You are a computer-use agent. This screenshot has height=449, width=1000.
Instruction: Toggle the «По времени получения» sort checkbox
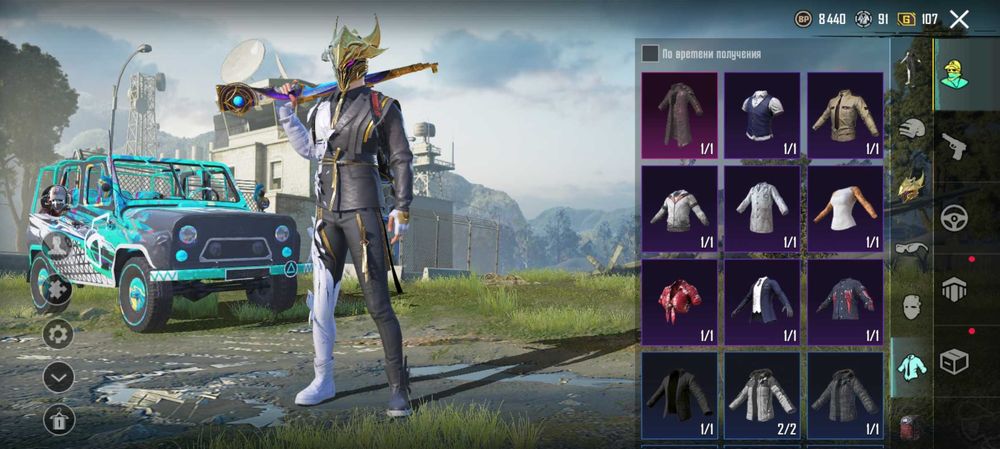[650, 54]
